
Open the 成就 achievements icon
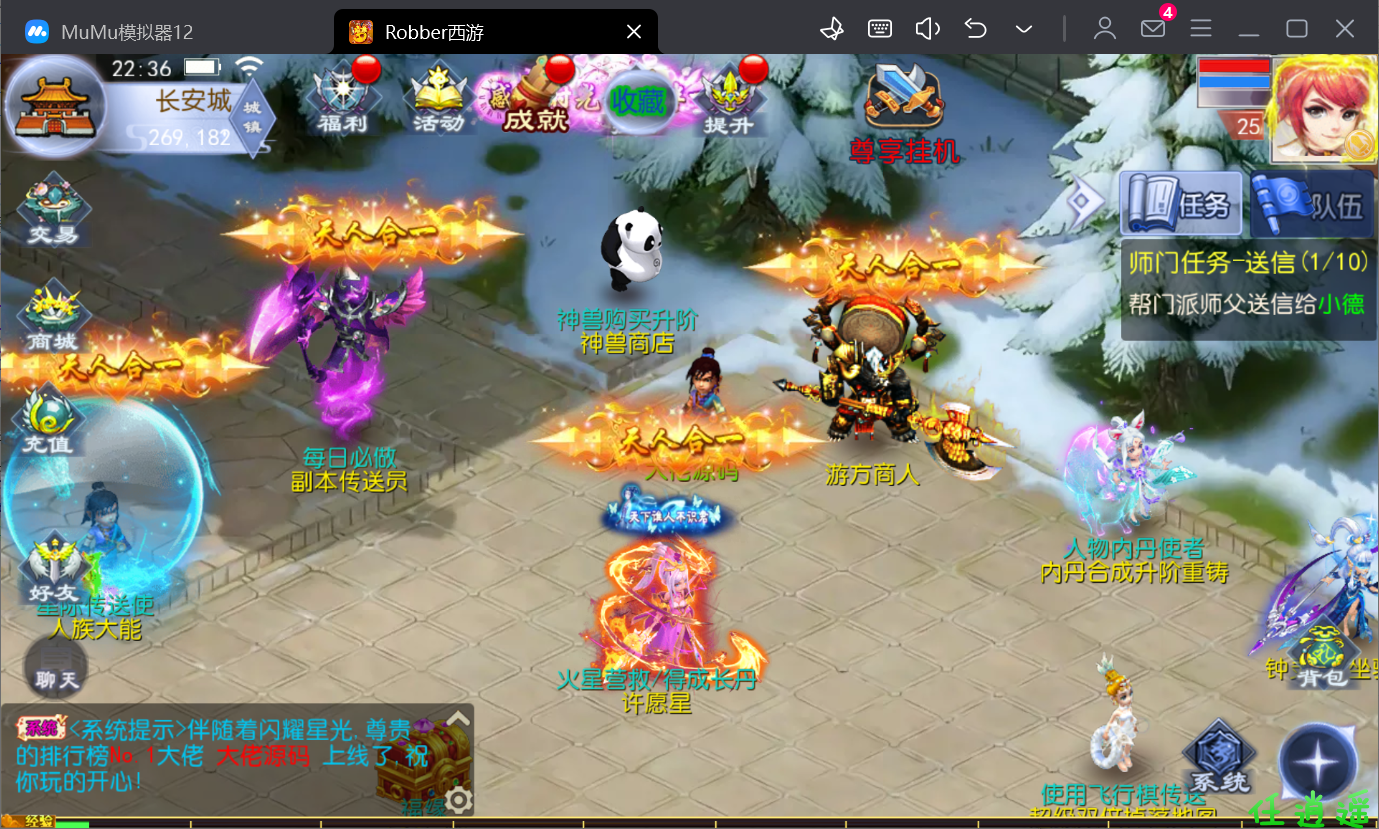tap(535, 99)
